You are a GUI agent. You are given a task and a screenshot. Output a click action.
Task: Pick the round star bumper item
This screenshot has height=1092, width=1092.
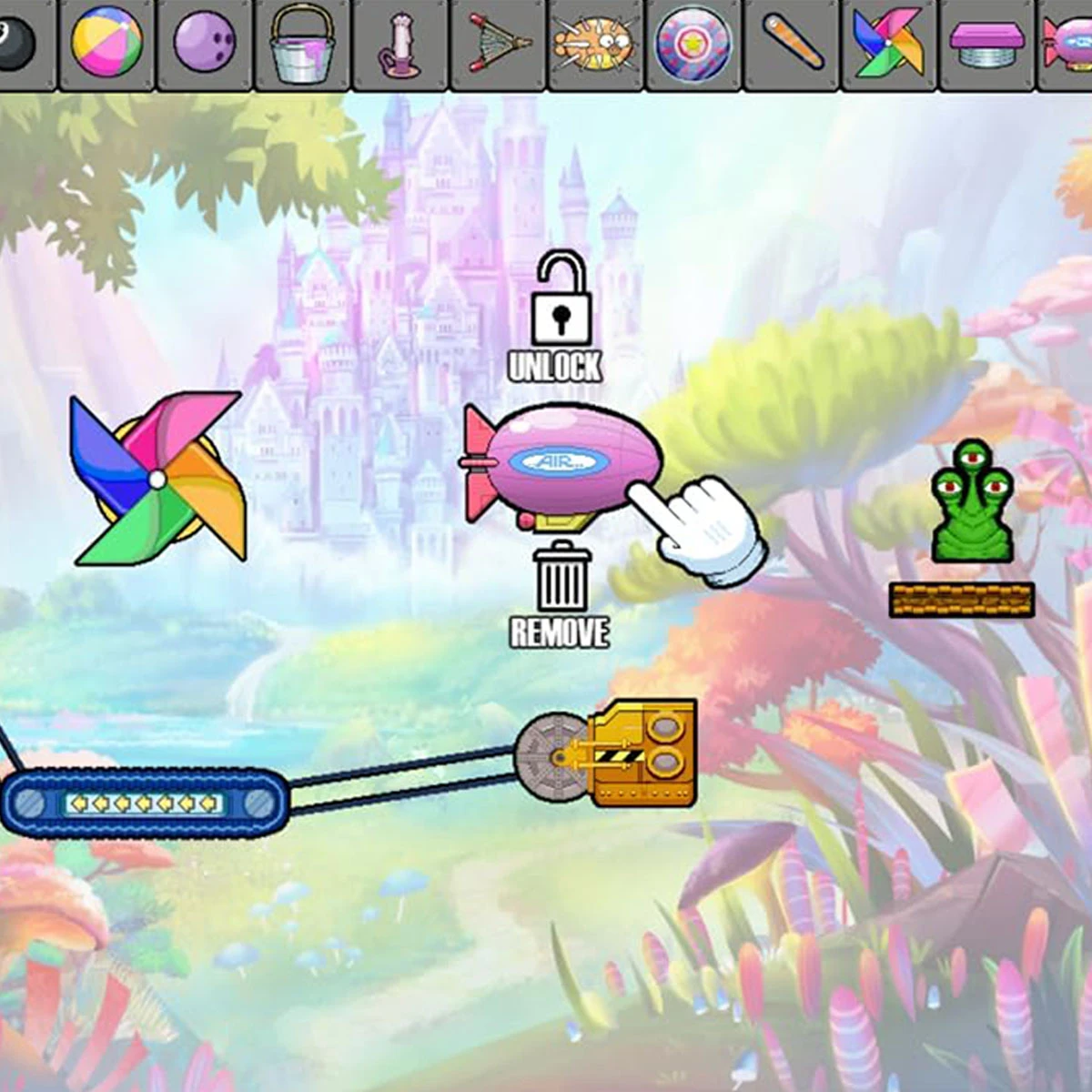tap(693, 43)
